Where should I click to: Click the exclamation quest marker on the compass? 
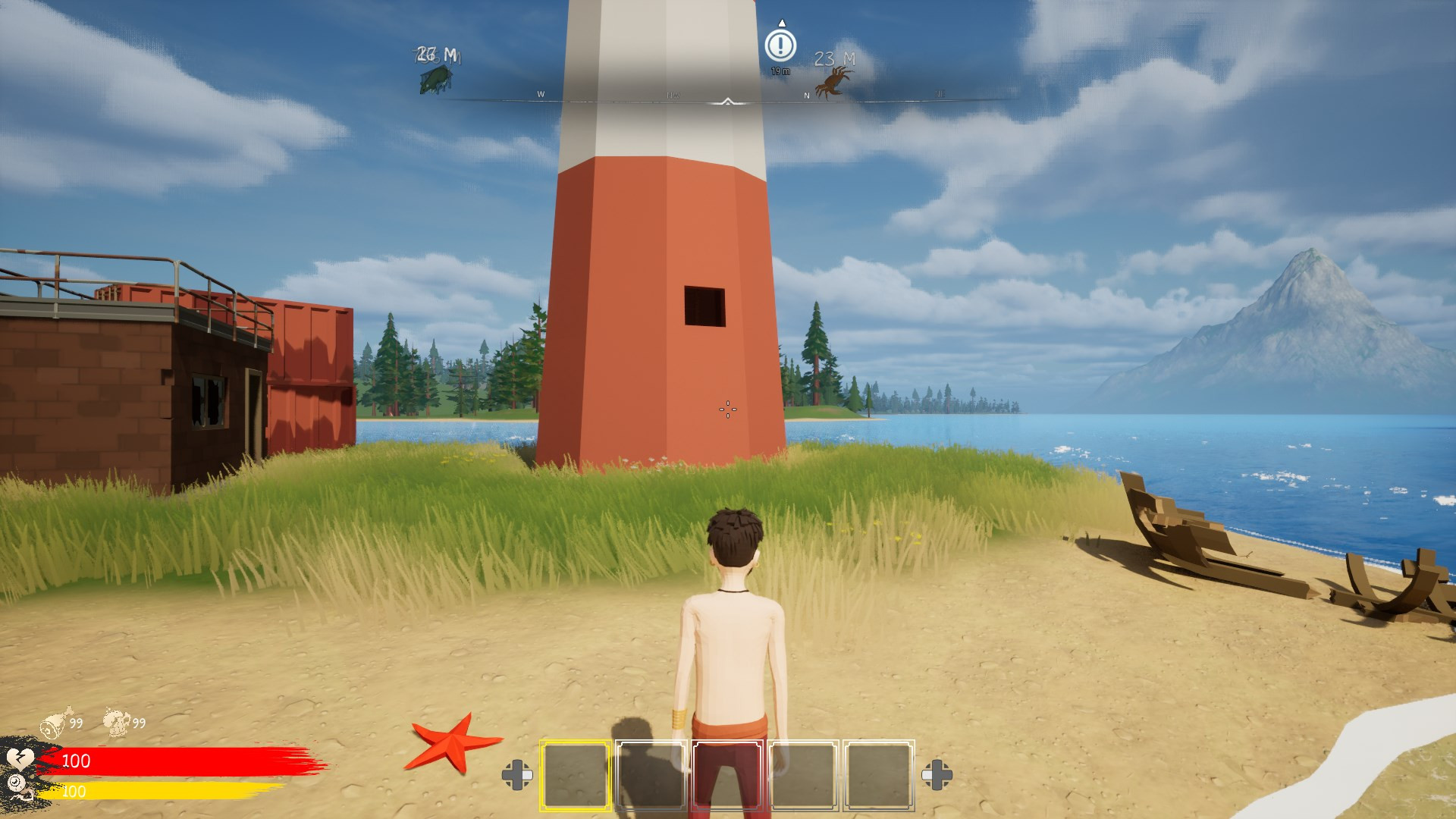click(780, 45)
